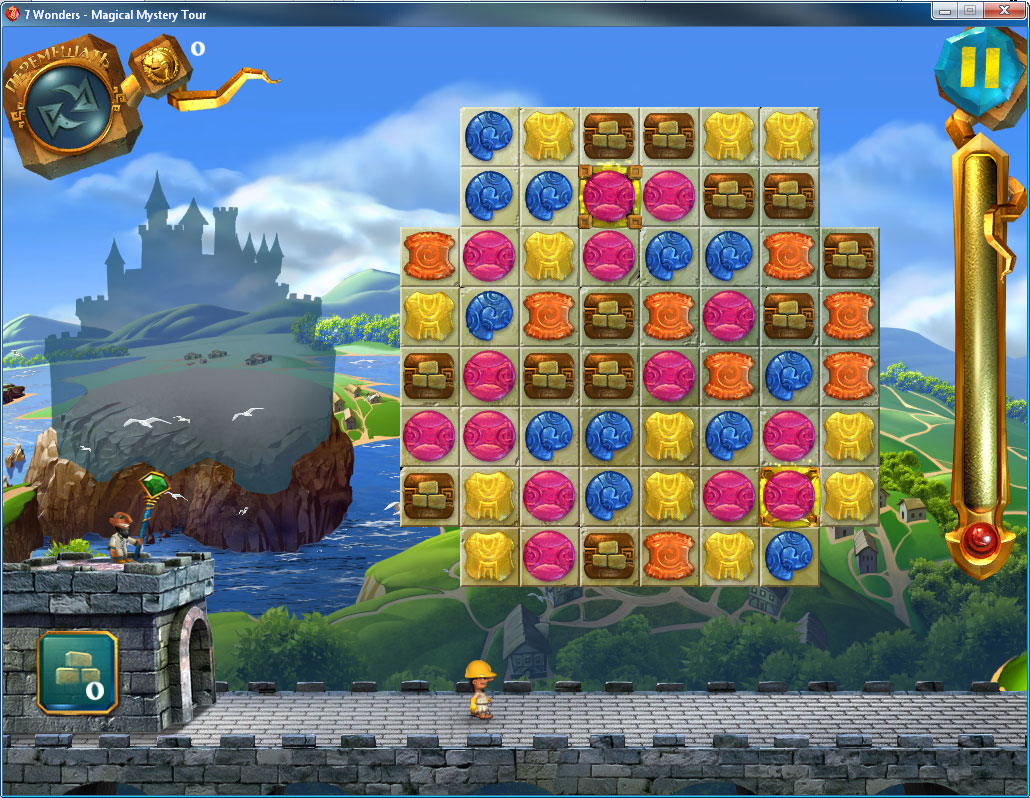Activate the Перемешать shuffle button
1030x798 pixels.
[x=69, y=108]
